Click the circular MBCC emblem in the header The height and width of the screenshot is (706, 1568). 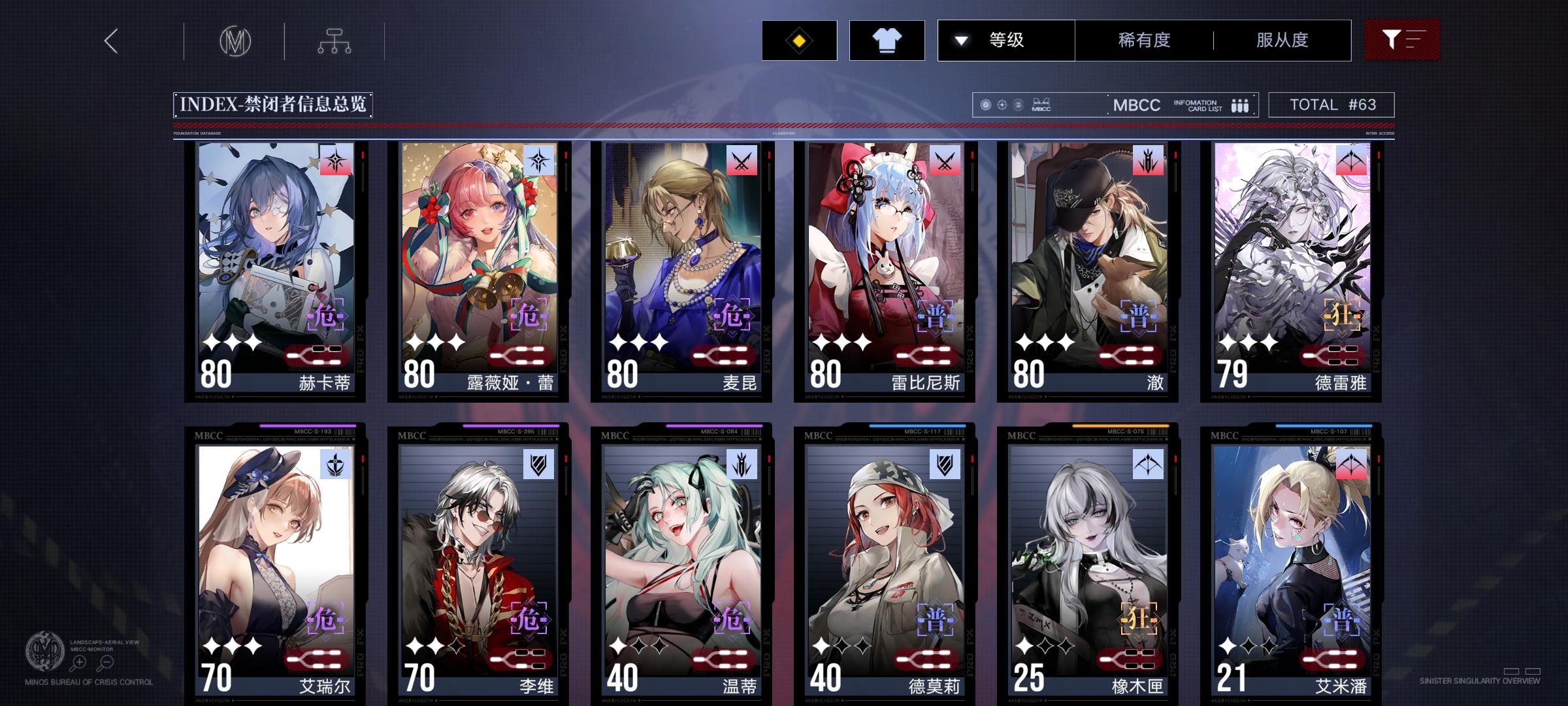(237, 41)
